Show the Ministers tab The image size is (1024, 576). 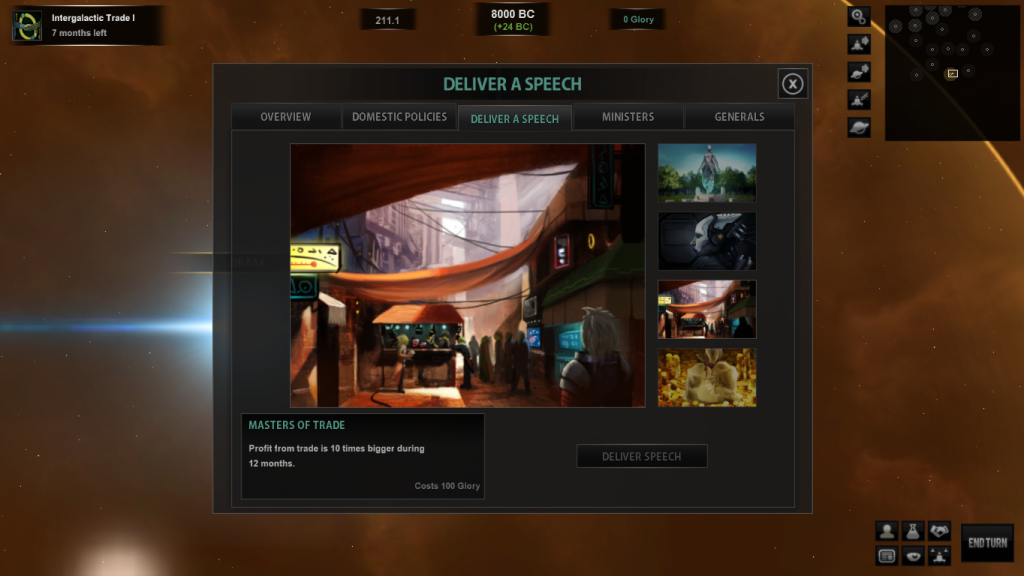(628, 117)
